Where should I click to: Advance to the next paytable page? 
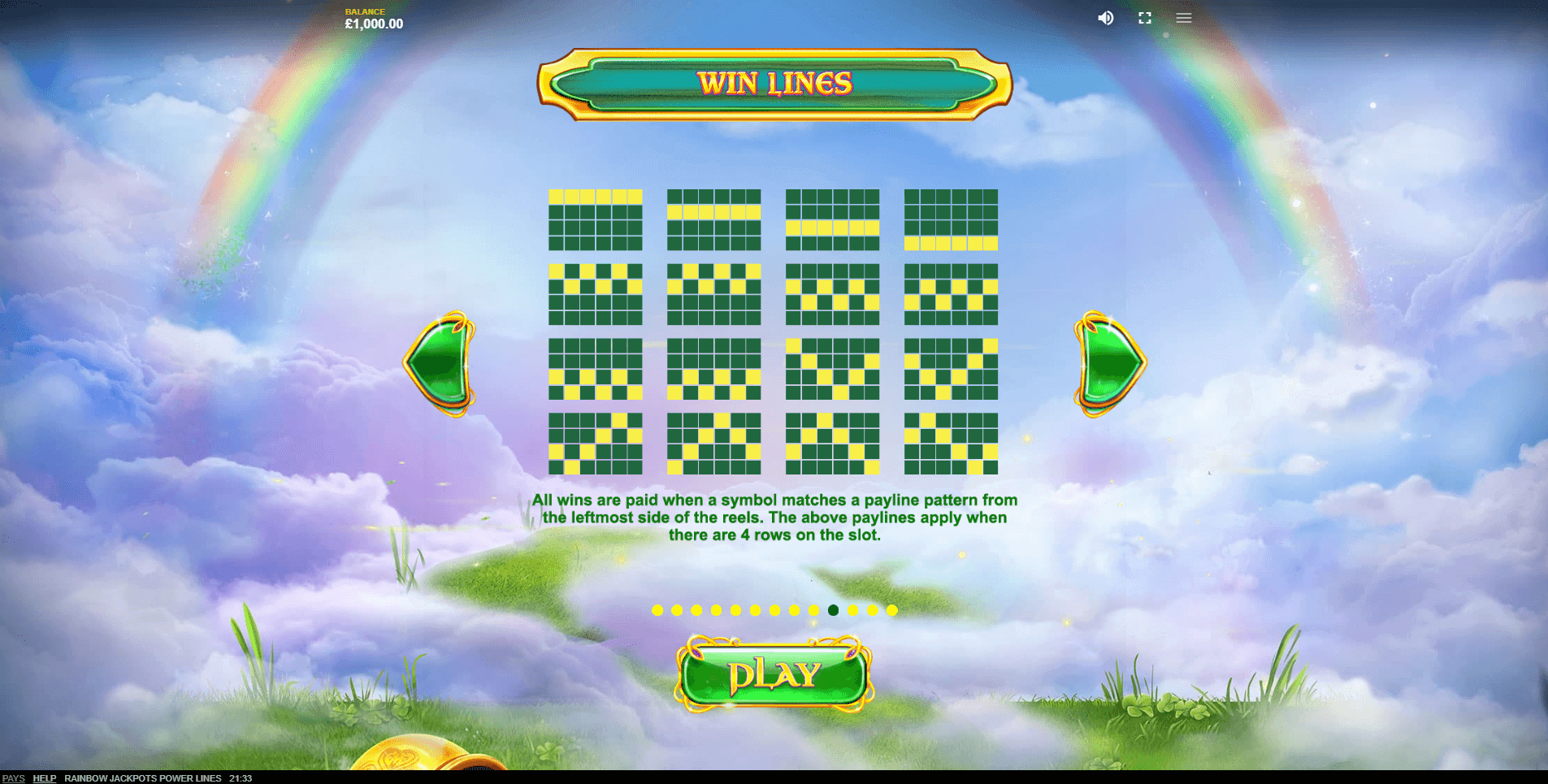click(1109, 363)
